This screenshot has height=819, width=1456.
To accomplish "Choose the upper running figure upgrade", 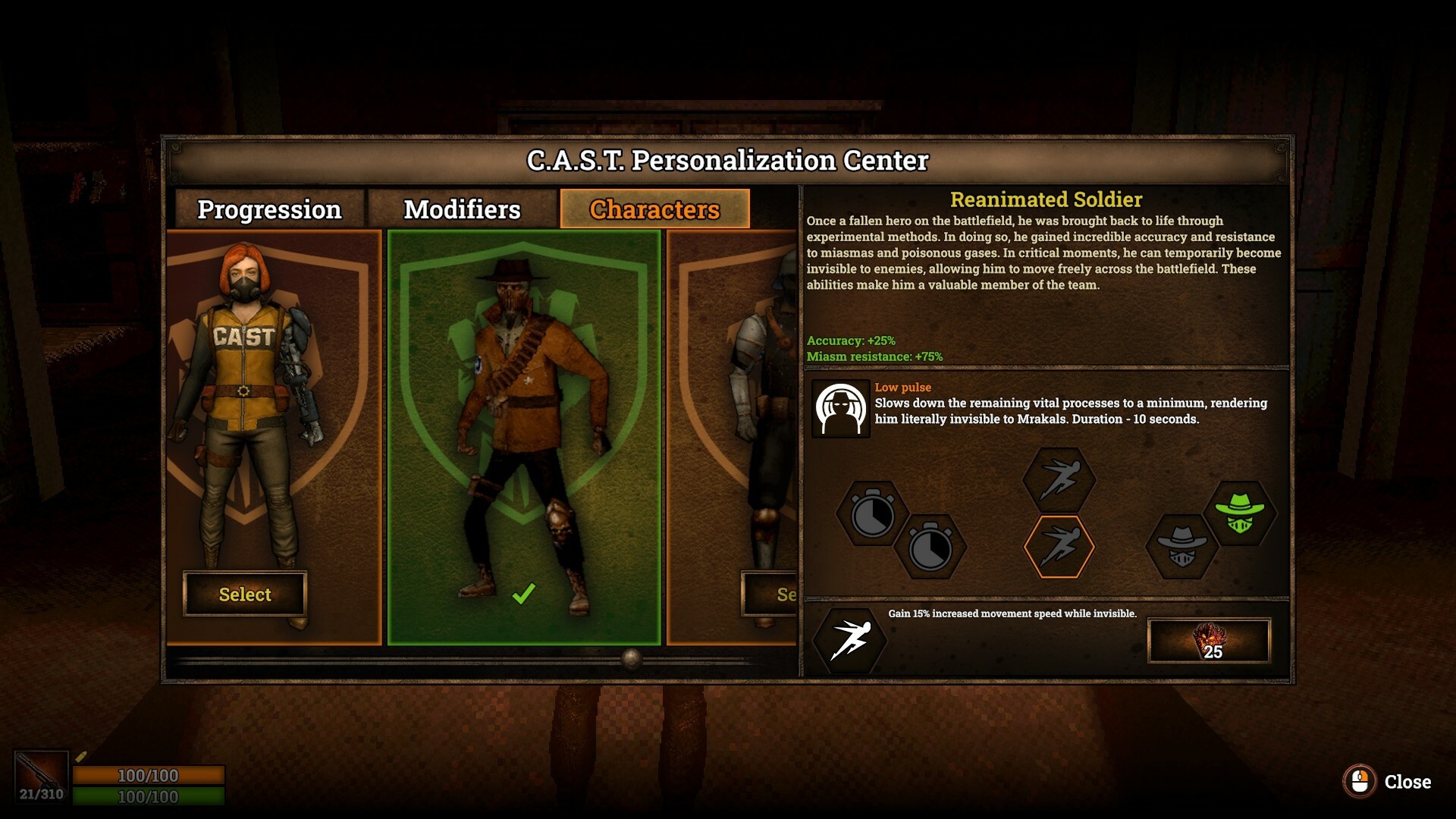I will [x=1059, y=480].
